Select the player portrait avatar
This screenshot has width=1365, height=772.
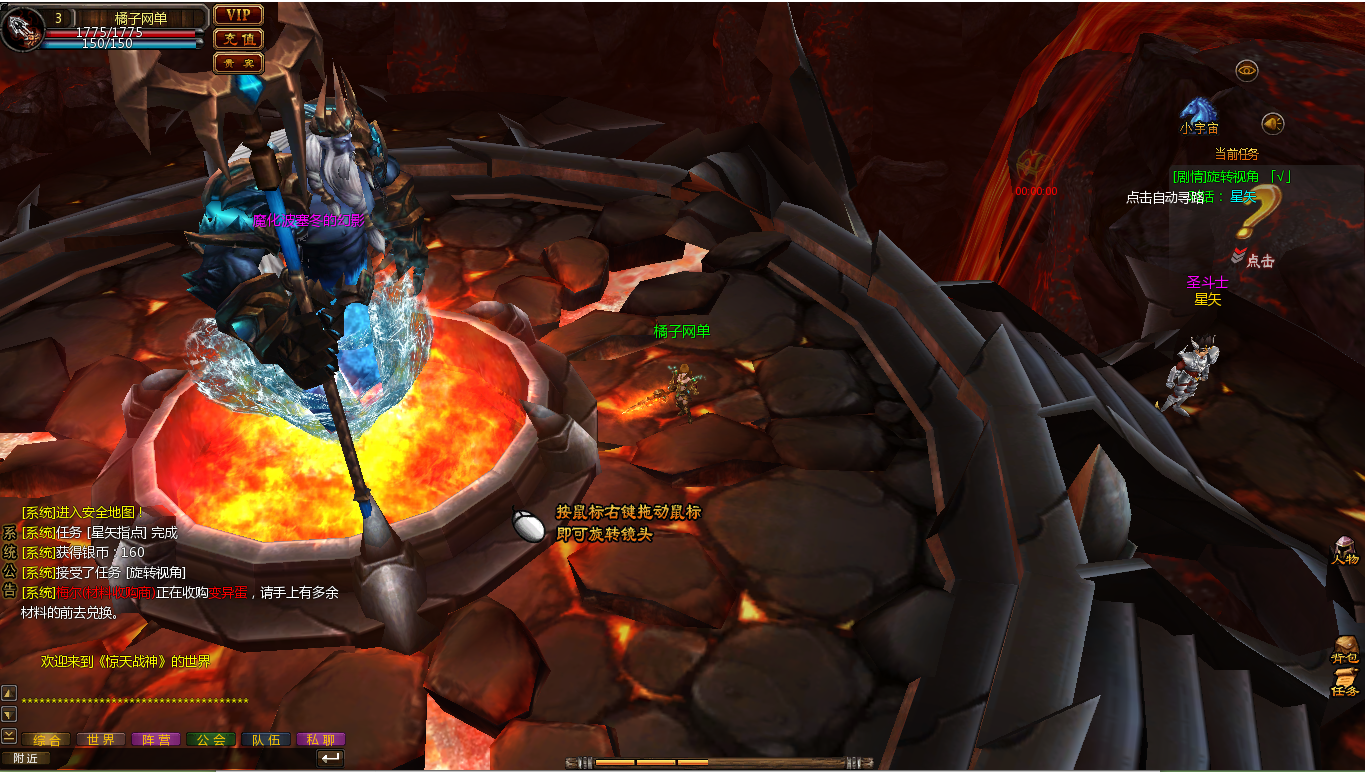[x=22, y=29]
